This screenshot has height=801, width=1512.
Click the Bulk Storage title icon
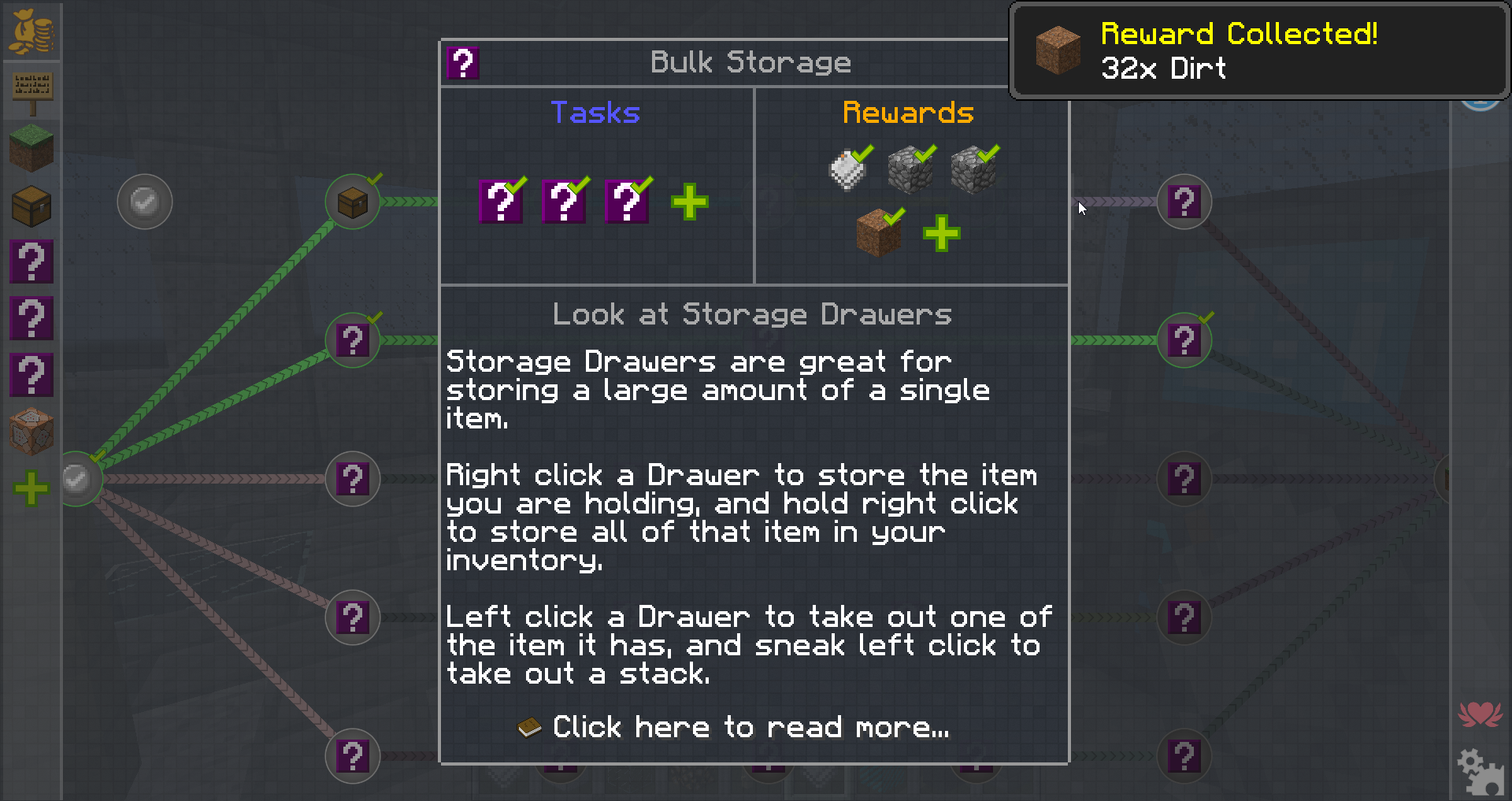pyautogui.click(x=463, y=63)
